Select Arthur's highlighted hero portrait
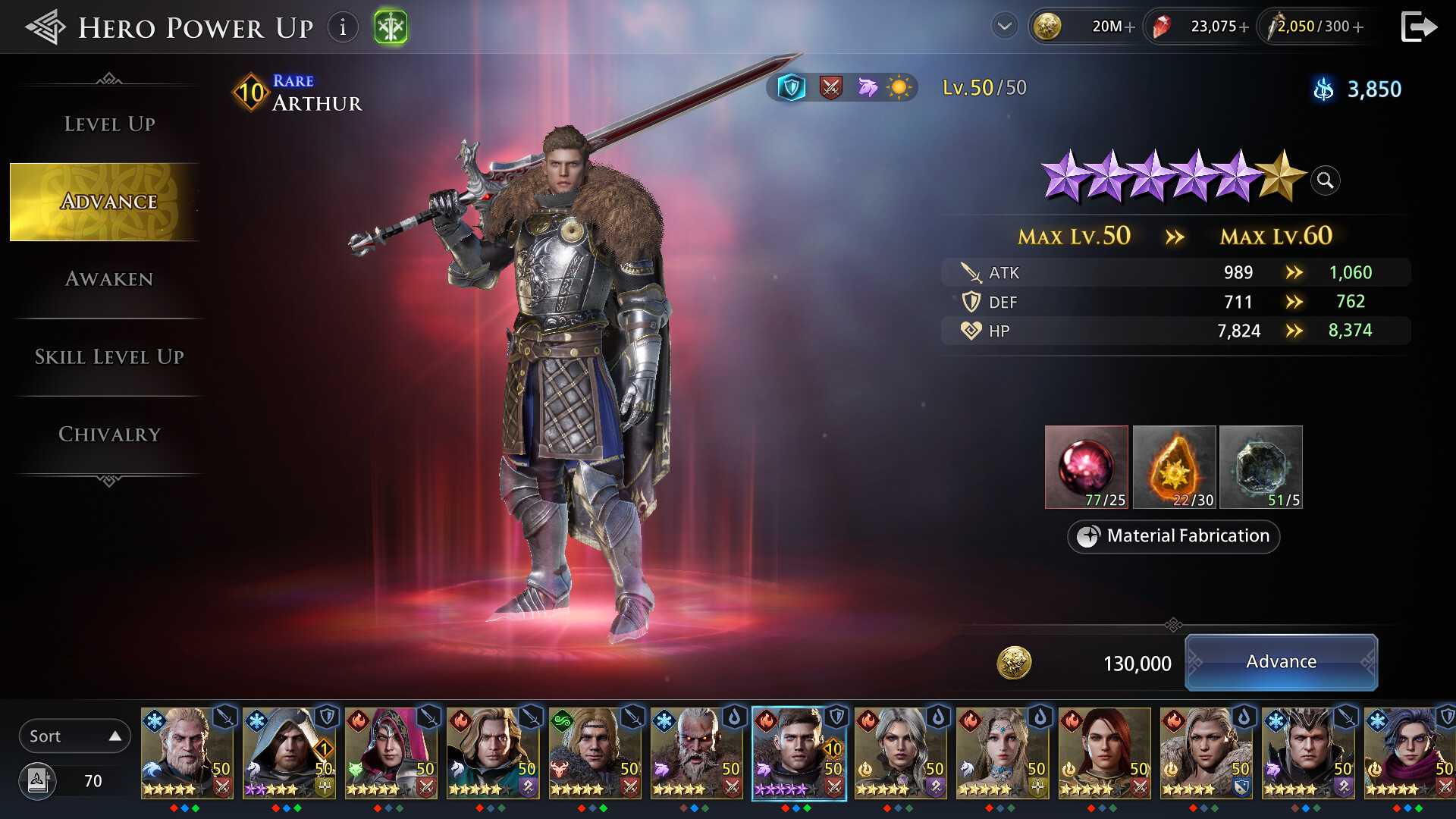1456x819 pixels. tap(799, 753)
